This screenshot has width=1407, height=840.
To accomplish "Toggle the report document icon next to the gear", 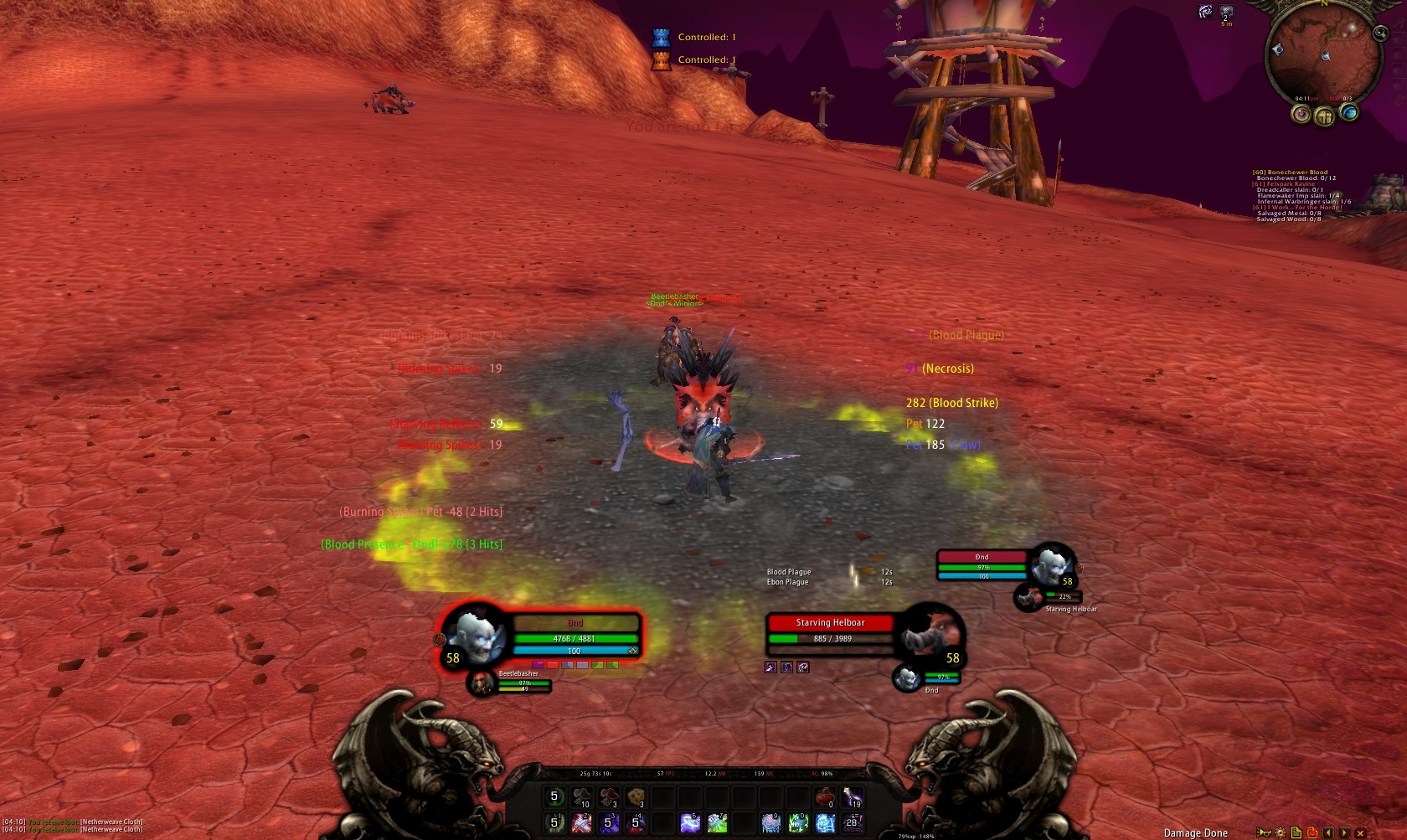I will point(1296,832).
